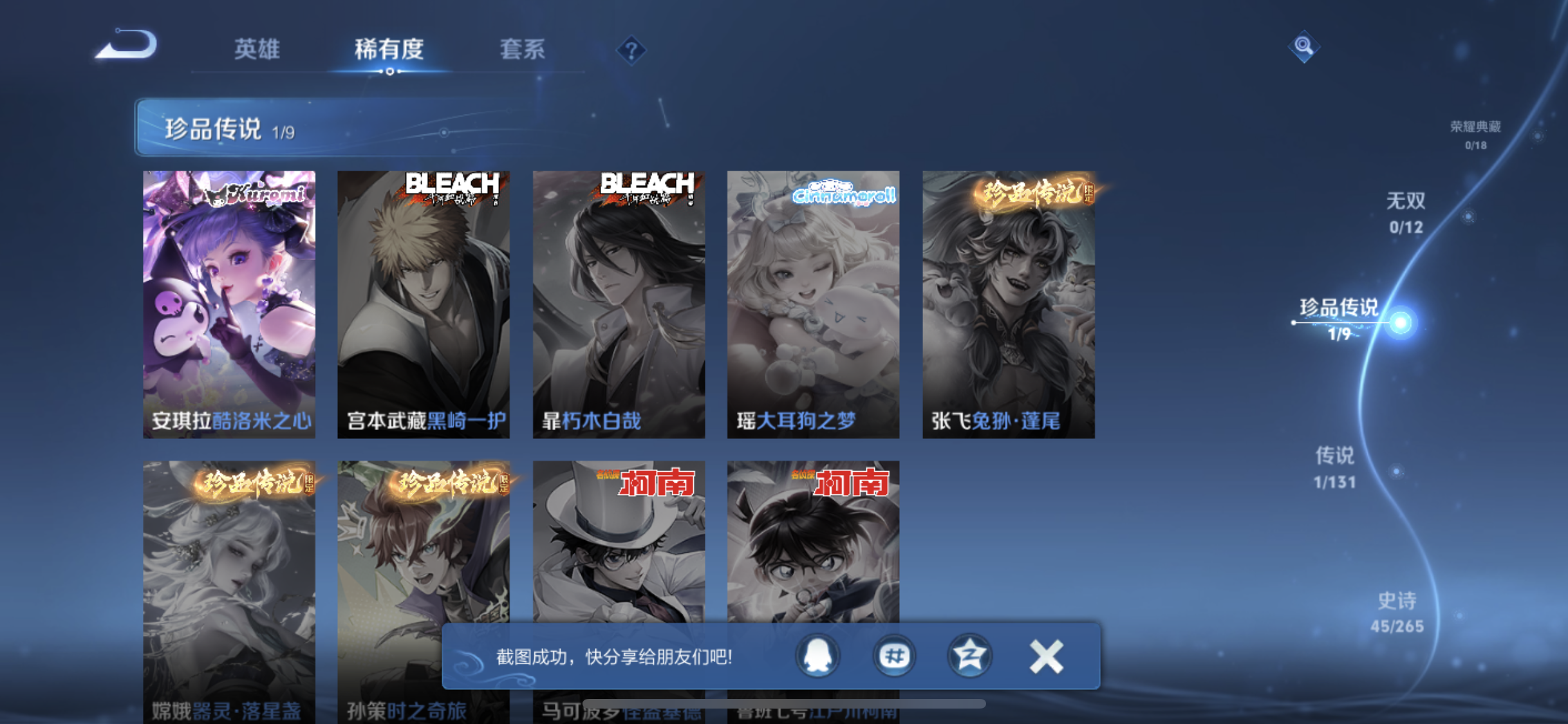This screenshot has height=724, width=1568.
Task: Switch to the 英雄 tab
Action: point(256,50)
